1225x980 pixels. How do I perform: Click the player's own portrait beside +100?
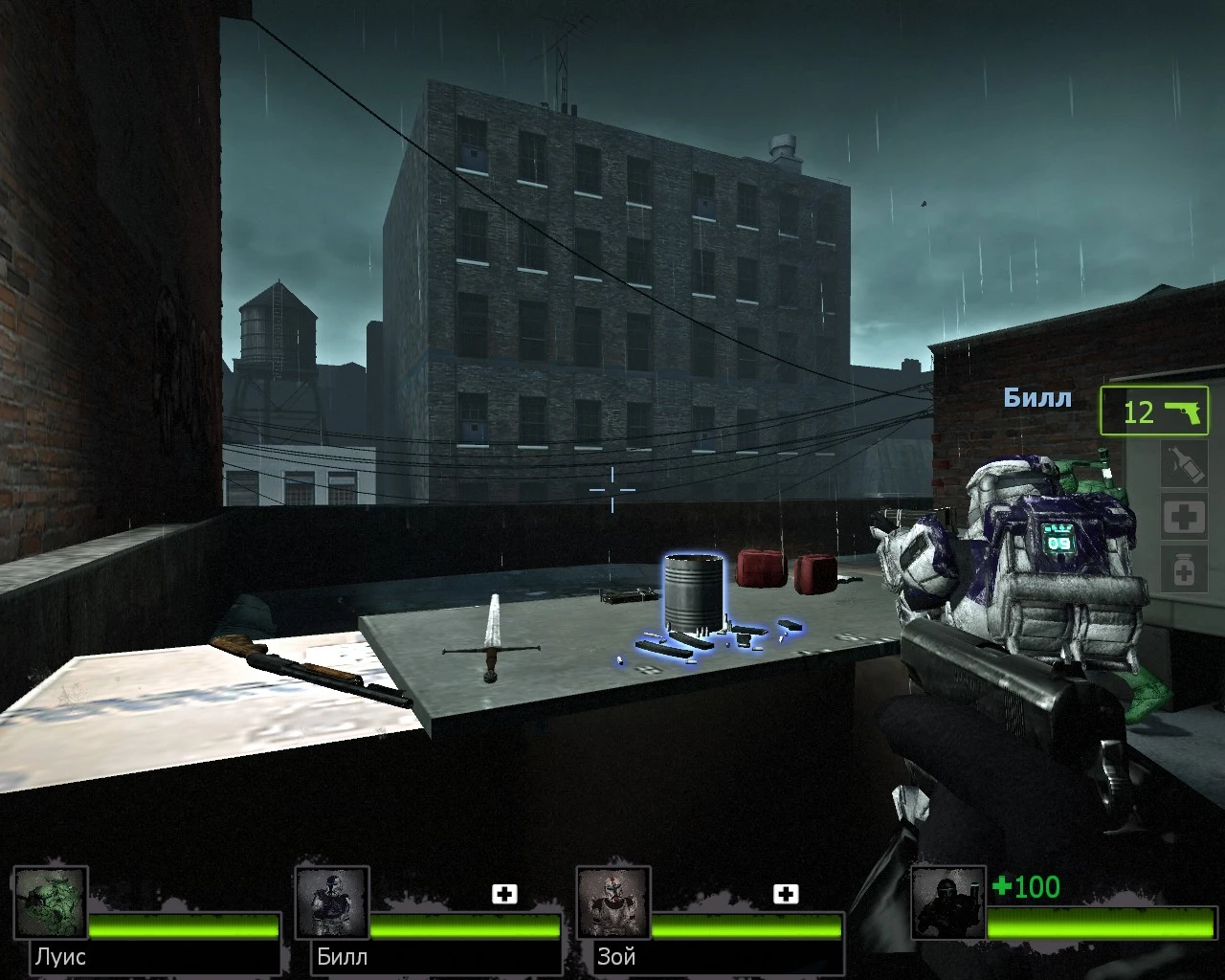948,903
